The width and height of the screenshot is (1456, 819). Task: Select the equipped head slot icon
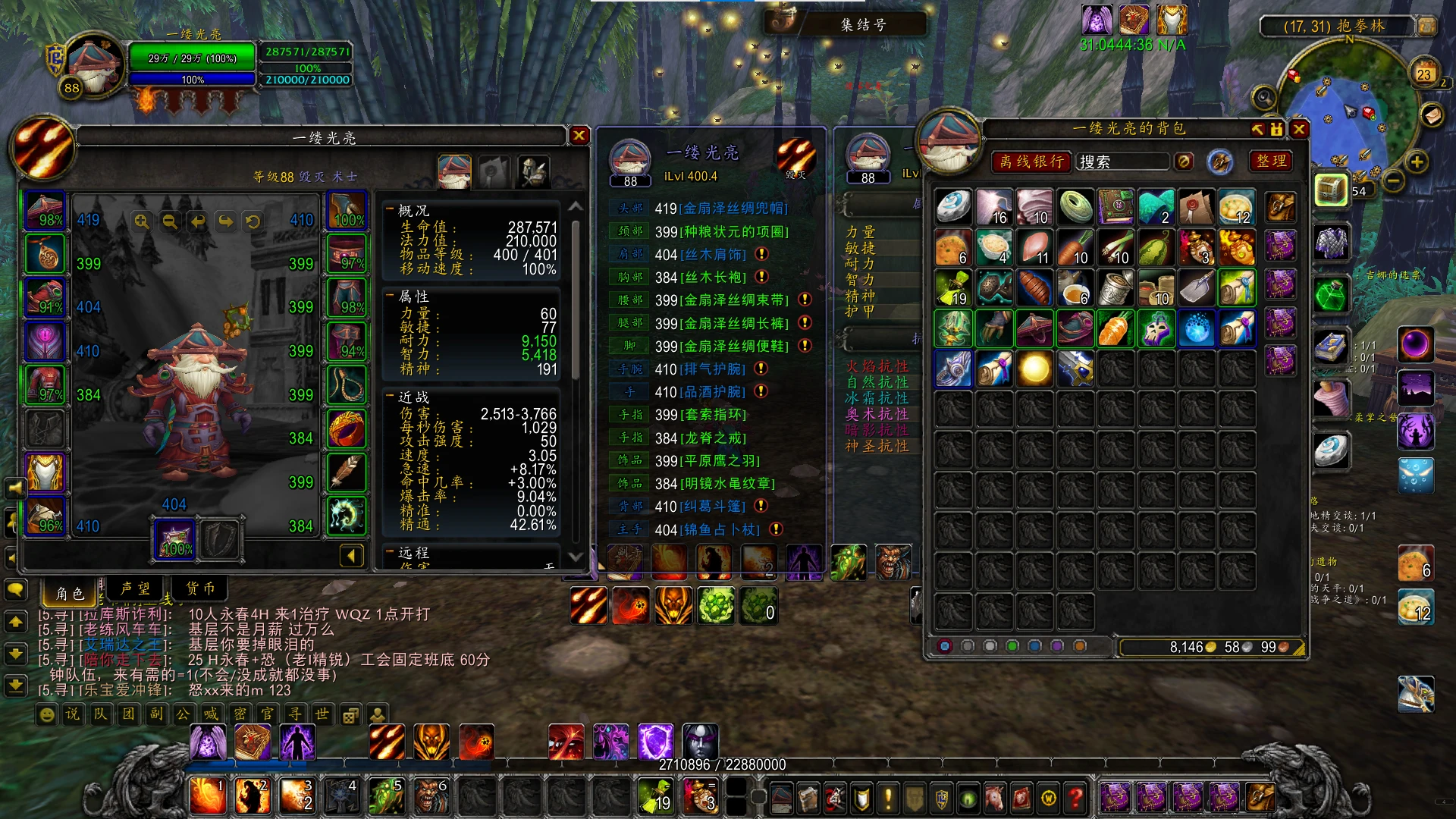[45, 211]
